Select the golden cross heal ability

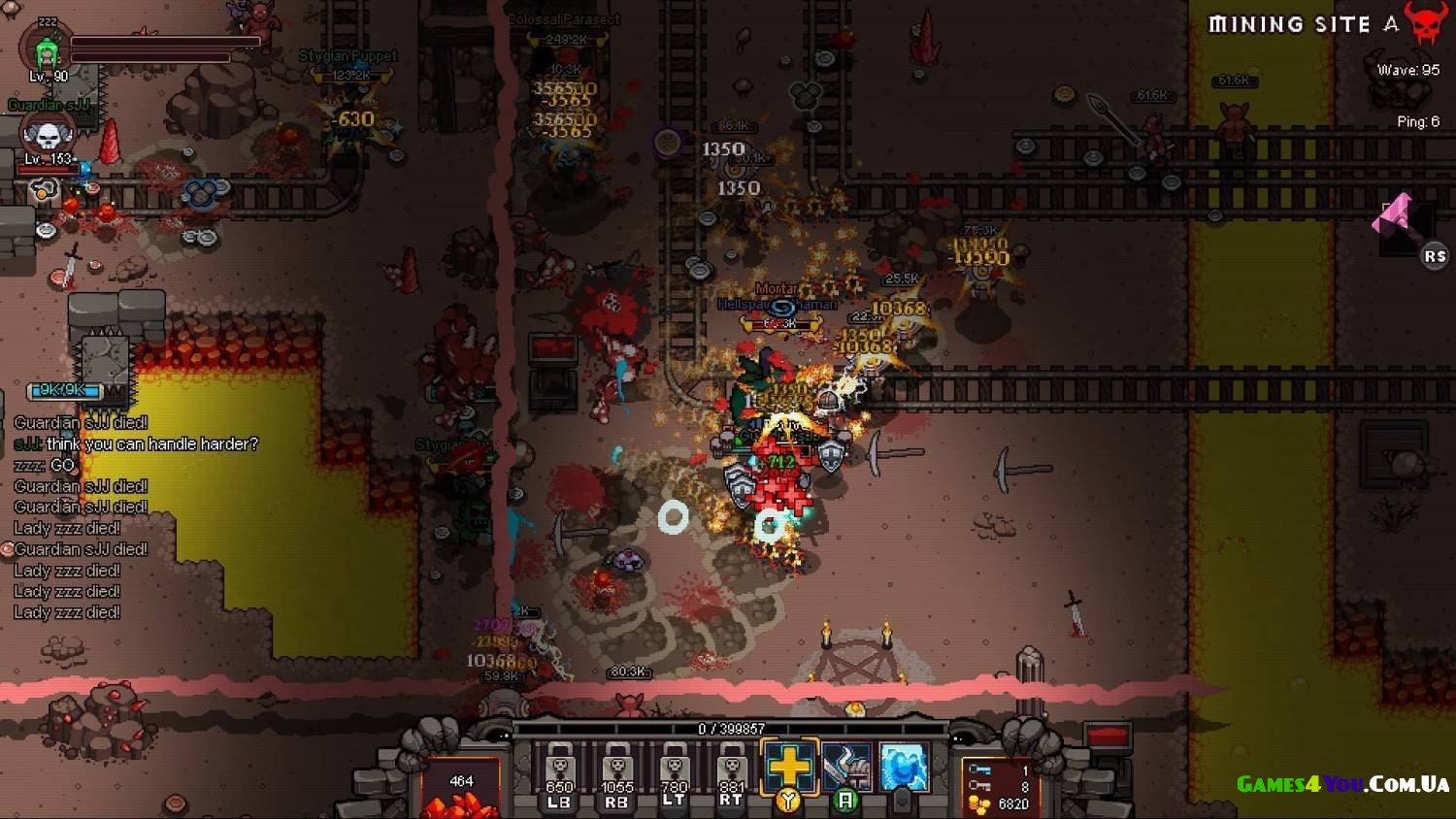point(789,767)
